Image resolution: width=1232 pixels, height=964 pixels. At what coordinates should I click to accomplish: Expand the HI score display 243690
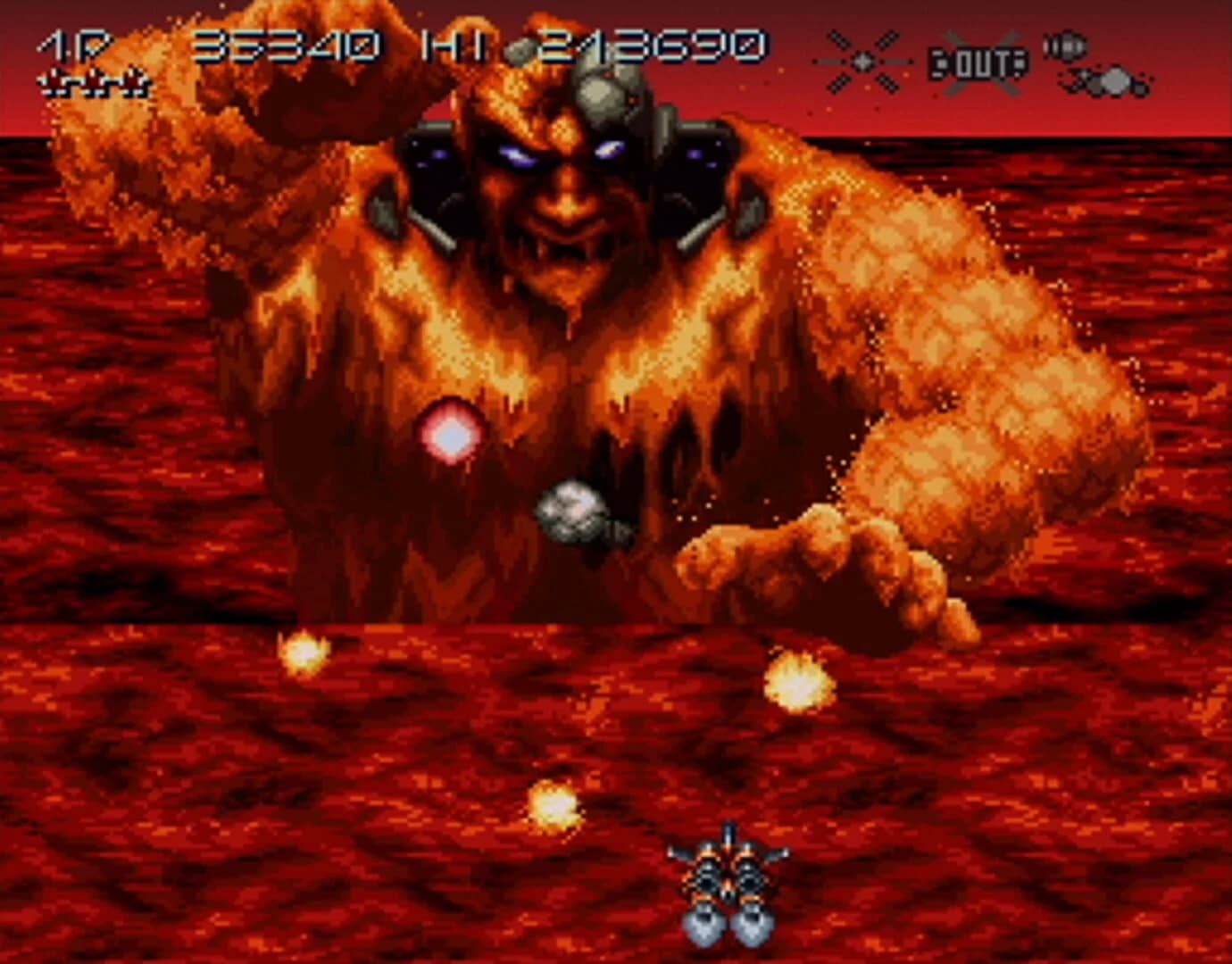point(656,45)
